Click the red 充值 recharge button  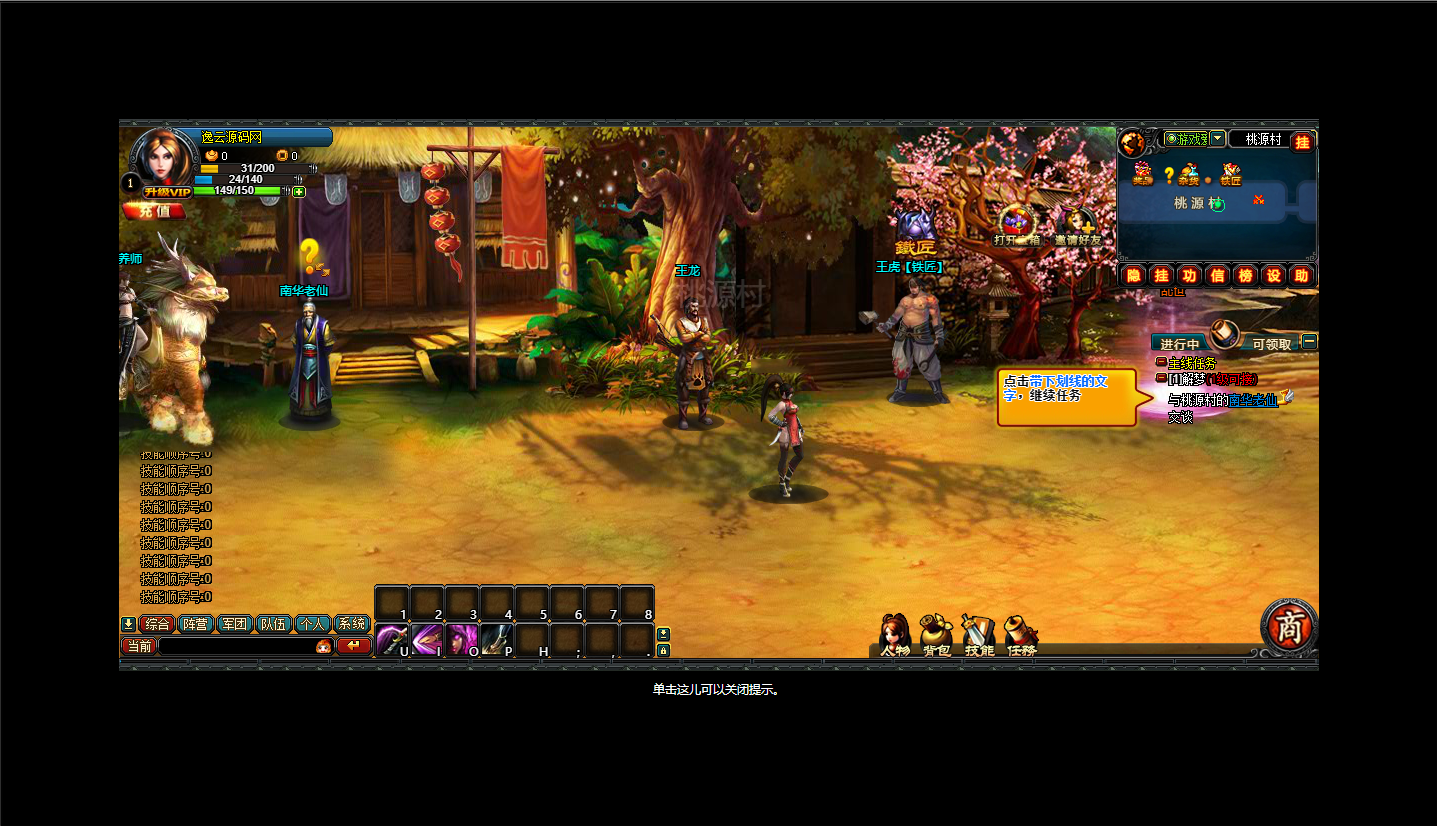154,211
